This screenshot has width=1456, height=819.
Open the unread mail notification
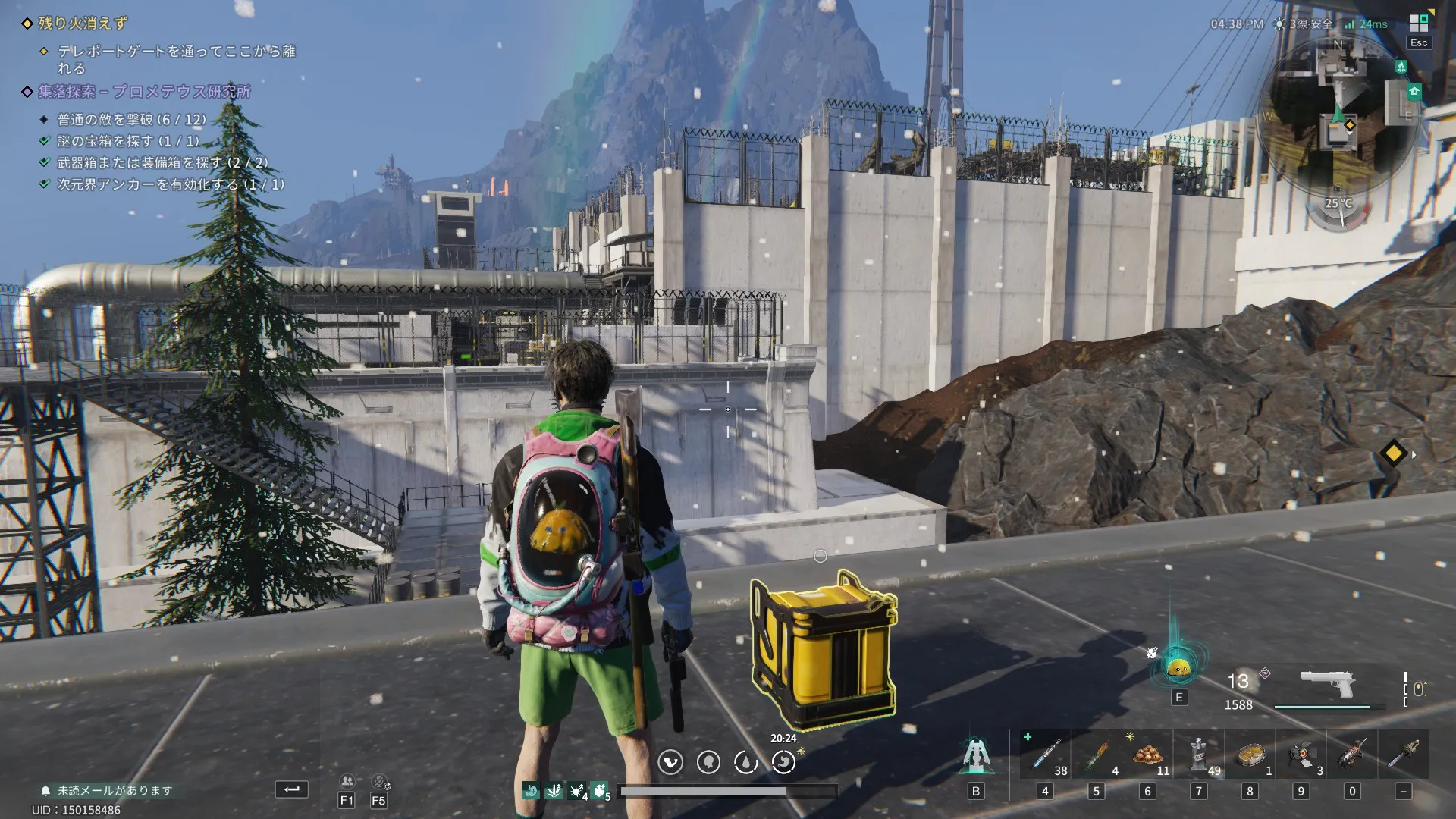(x=108, y=790)
